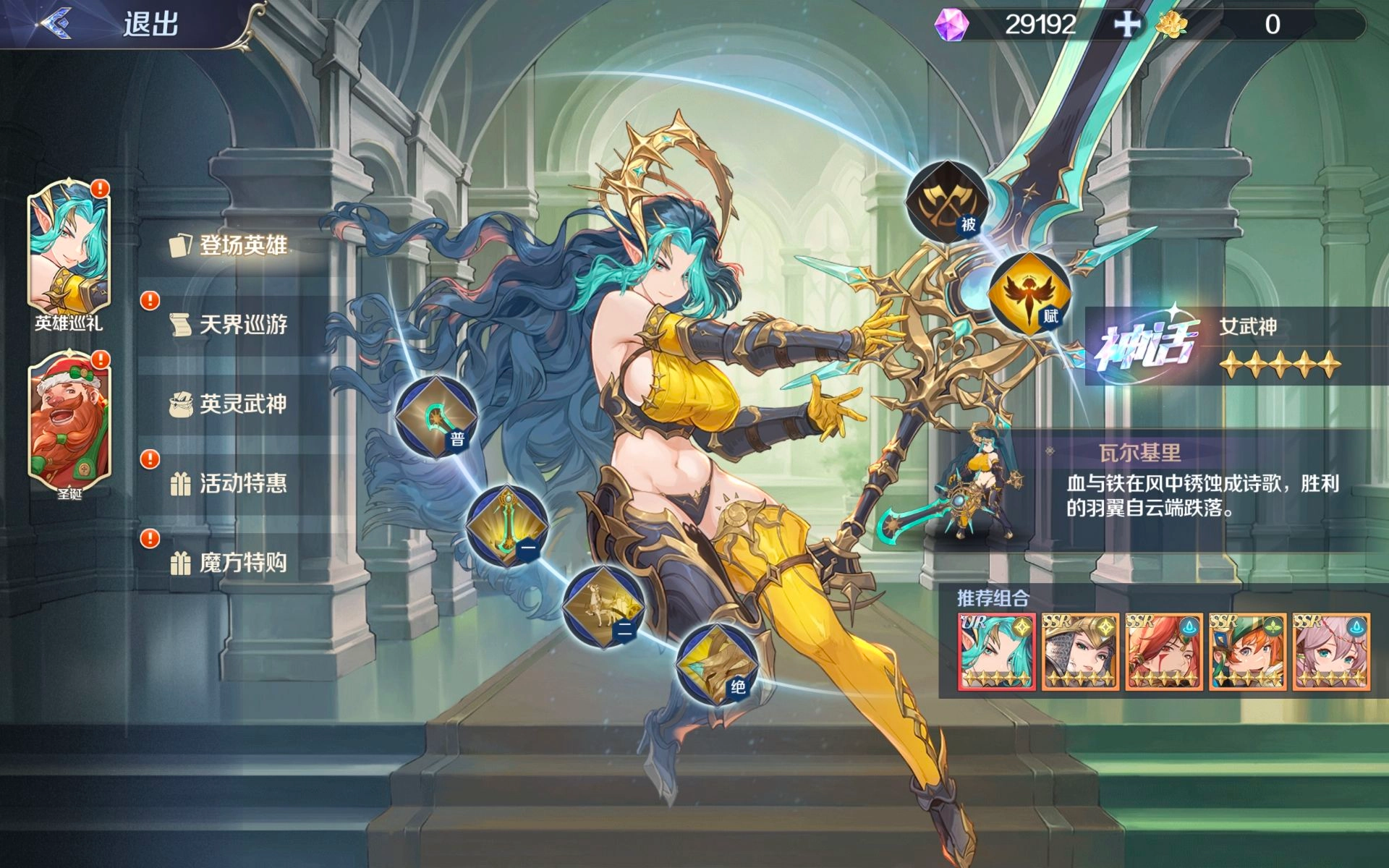Viewport: 1389px width, 868px height.
Task: Pick the pink-haired SSR hero portrait
Action: 1332,652
